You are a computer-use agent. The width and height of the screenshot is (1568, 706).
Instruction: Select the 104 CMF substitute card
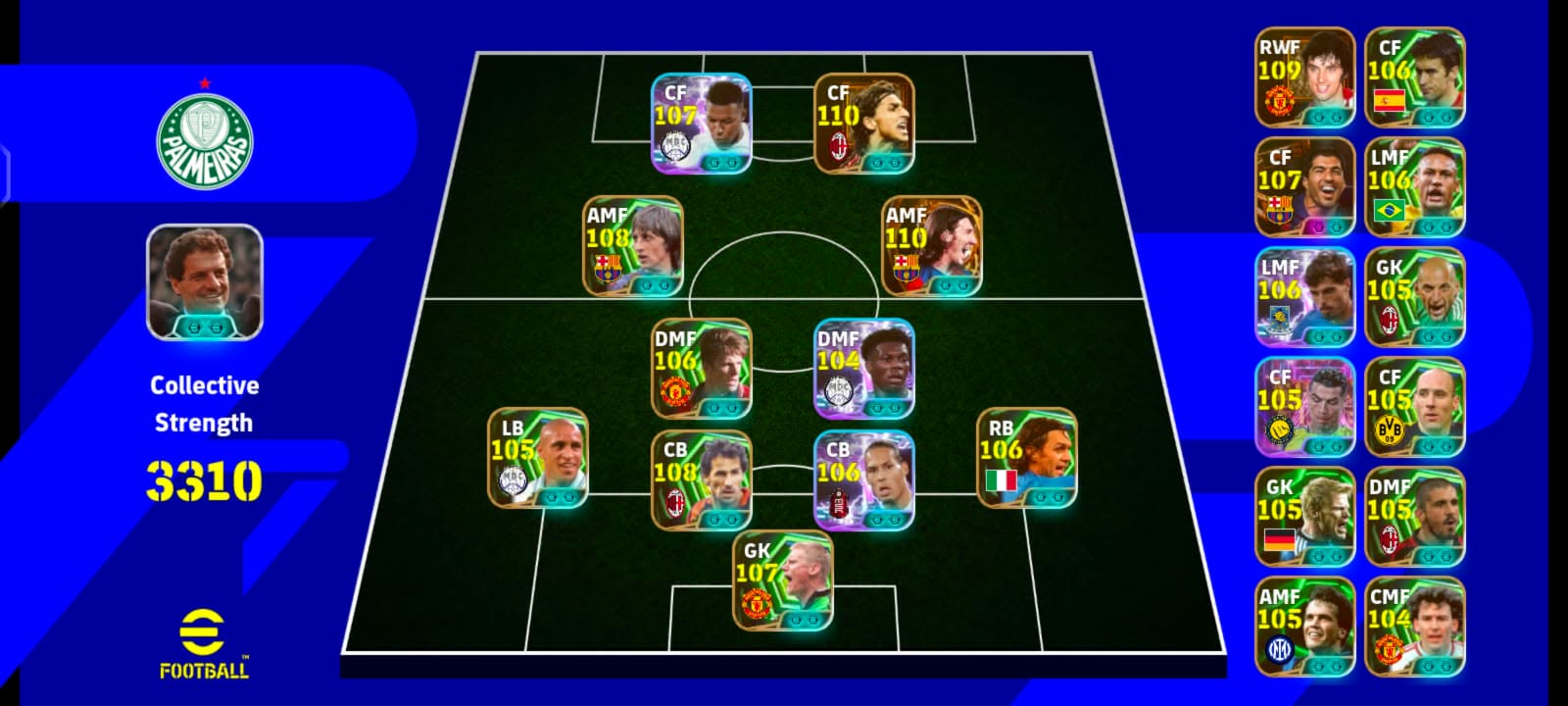tap(1415, 627)
